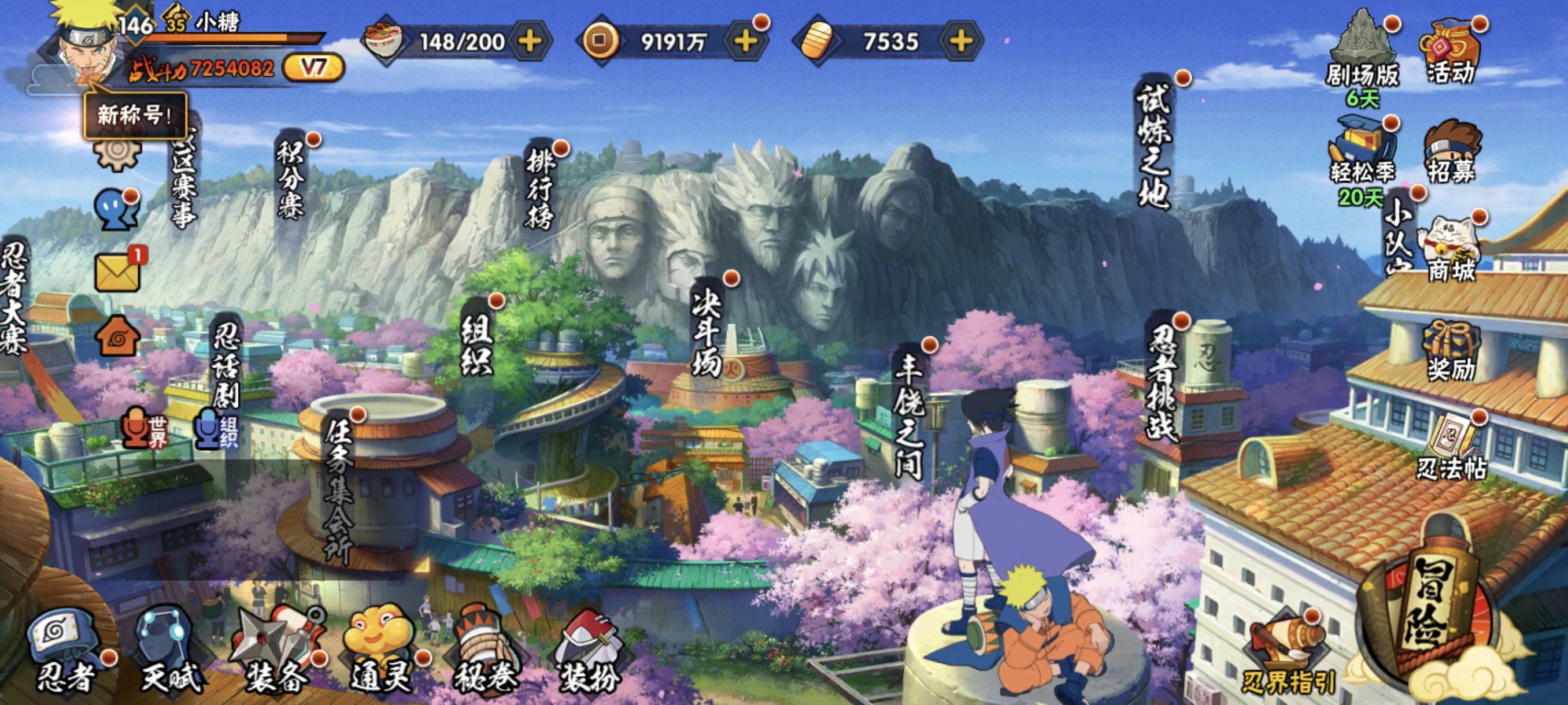Add copper coins with the plus button
The image size is (1568, 705).
point(745,42)
